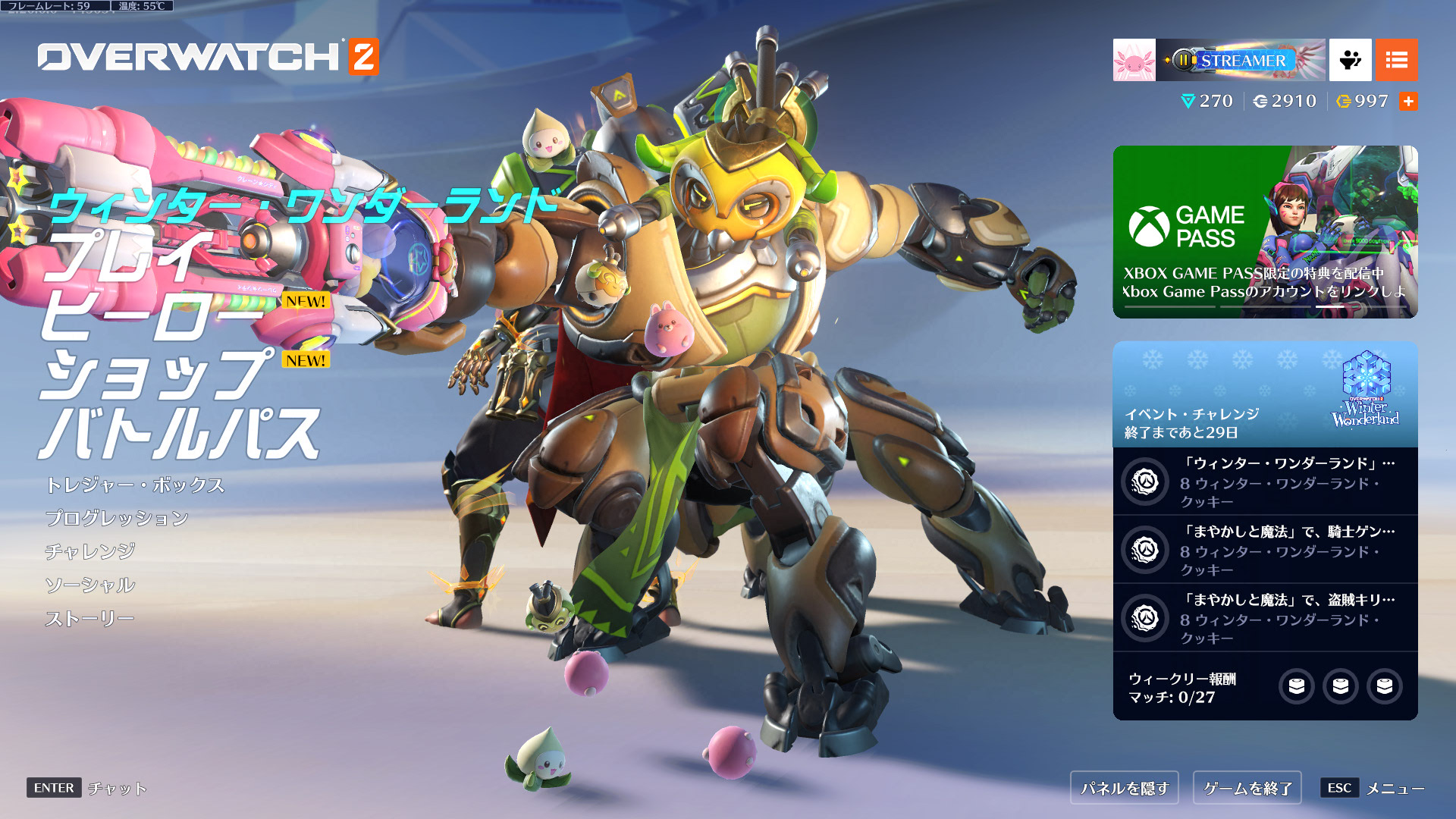Open the ソーシャル (Social) menu
This screenshot has width=1456, height=819.
click(x=90, y=585)
